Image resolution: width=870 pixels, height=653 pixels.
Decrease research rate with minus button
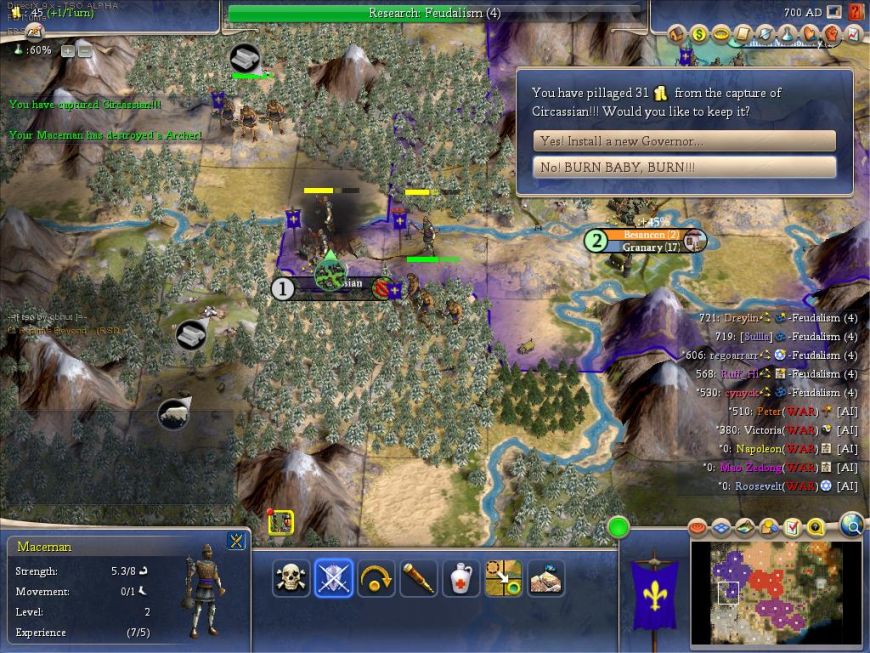(84, 50)
